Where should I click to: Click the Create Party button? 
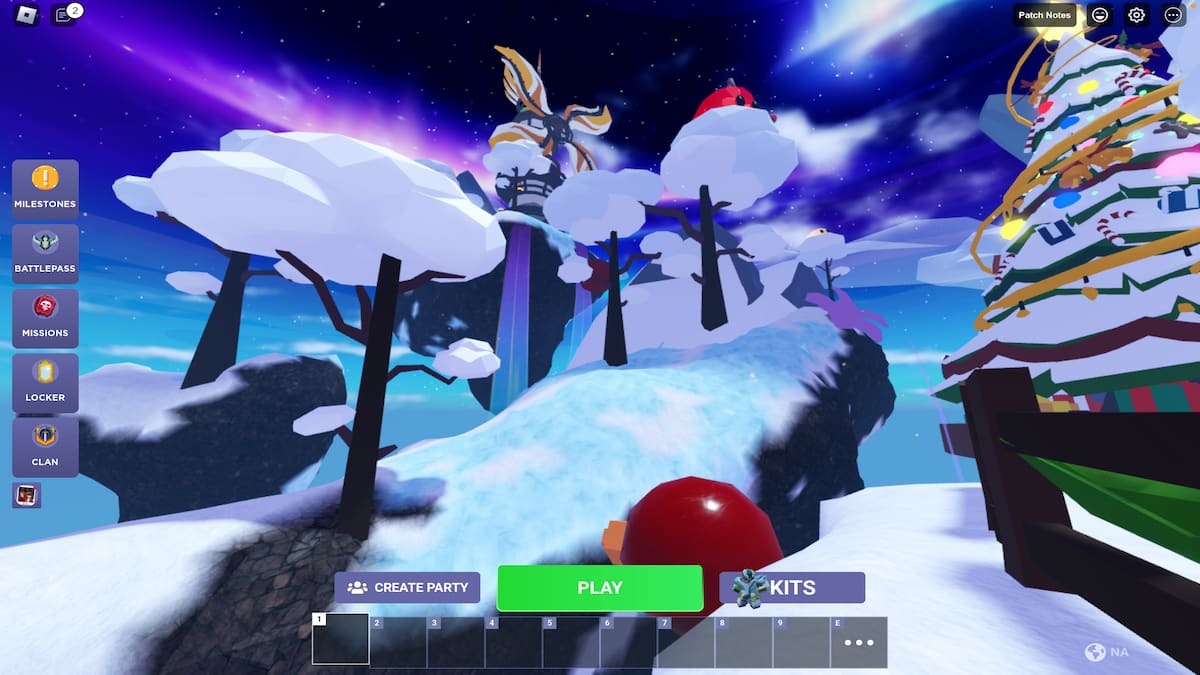point(407,588)
